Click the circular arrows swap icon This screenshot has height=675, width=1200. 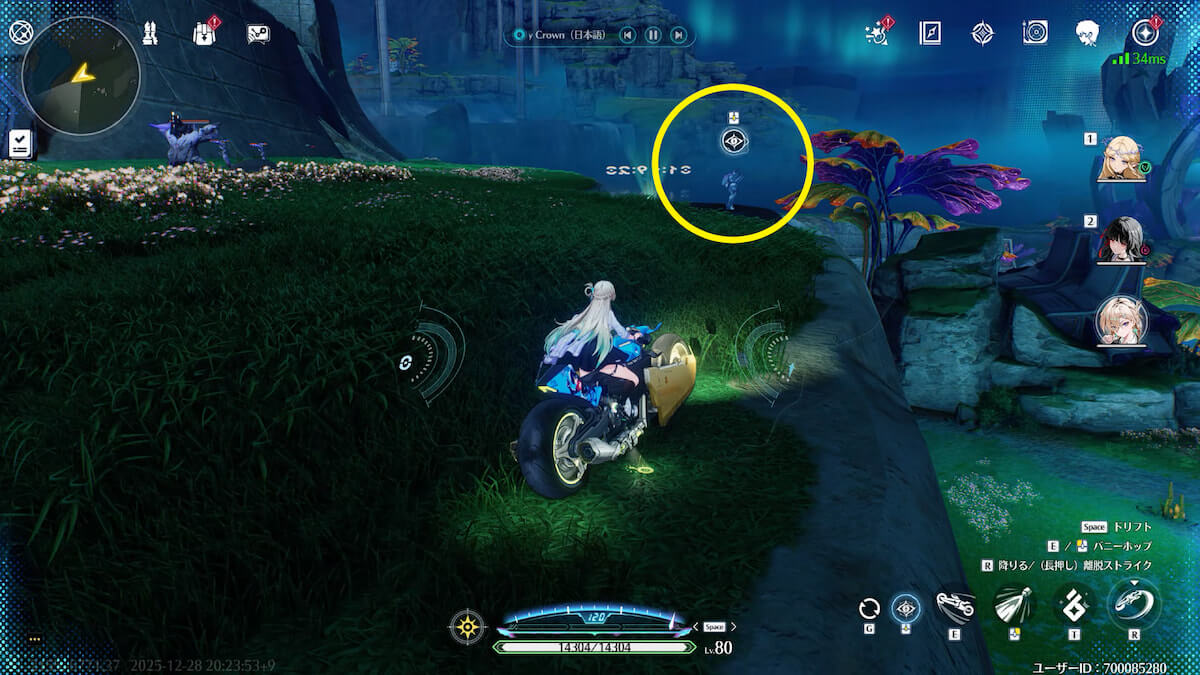pyautogui.click(x=869, y=608)
